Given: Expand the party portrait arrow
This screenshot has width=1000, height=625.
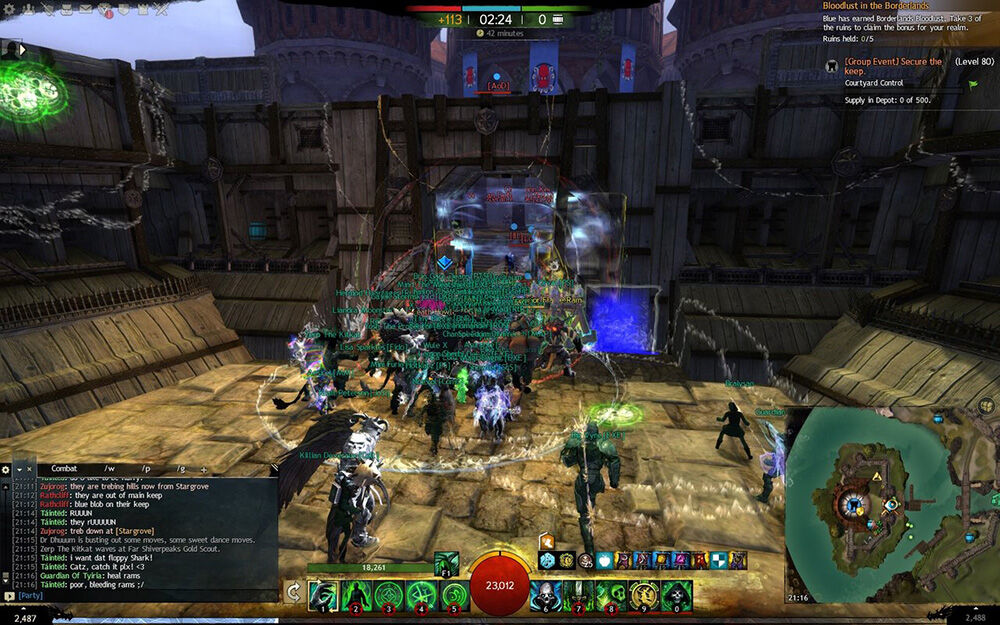Looking at the screenshot, I should pyautogui.click(x=22, y=49).
